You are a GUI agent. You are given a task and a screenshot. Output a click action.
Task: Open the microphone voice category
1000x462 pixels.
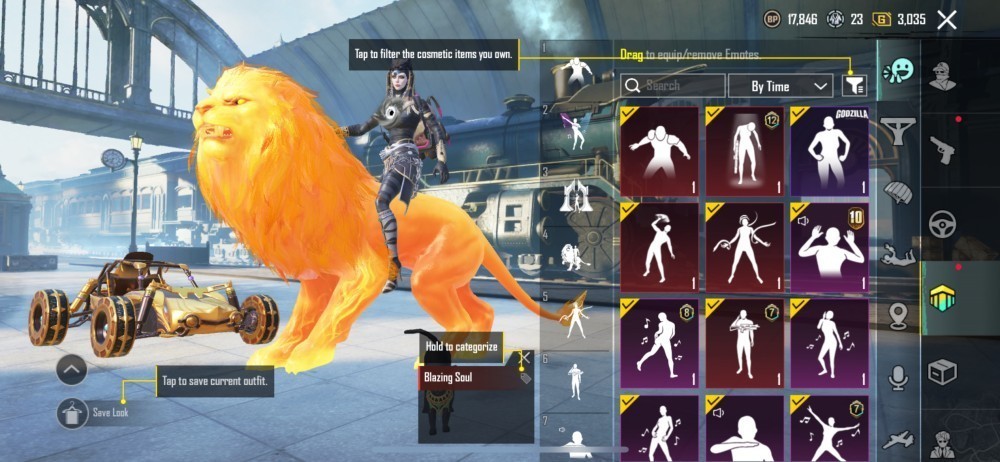pos(899,377)
